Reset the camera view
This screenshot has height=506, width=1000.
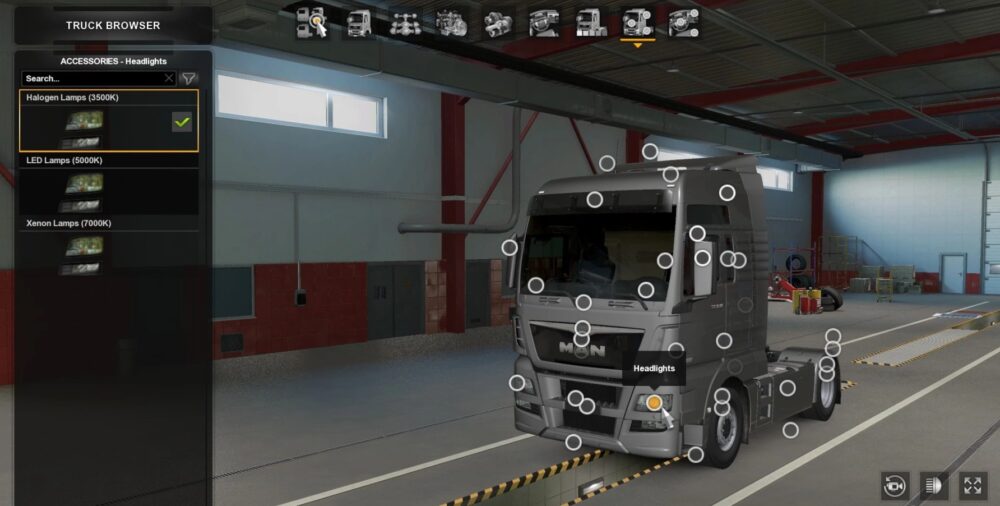click(x=894, y=486)
